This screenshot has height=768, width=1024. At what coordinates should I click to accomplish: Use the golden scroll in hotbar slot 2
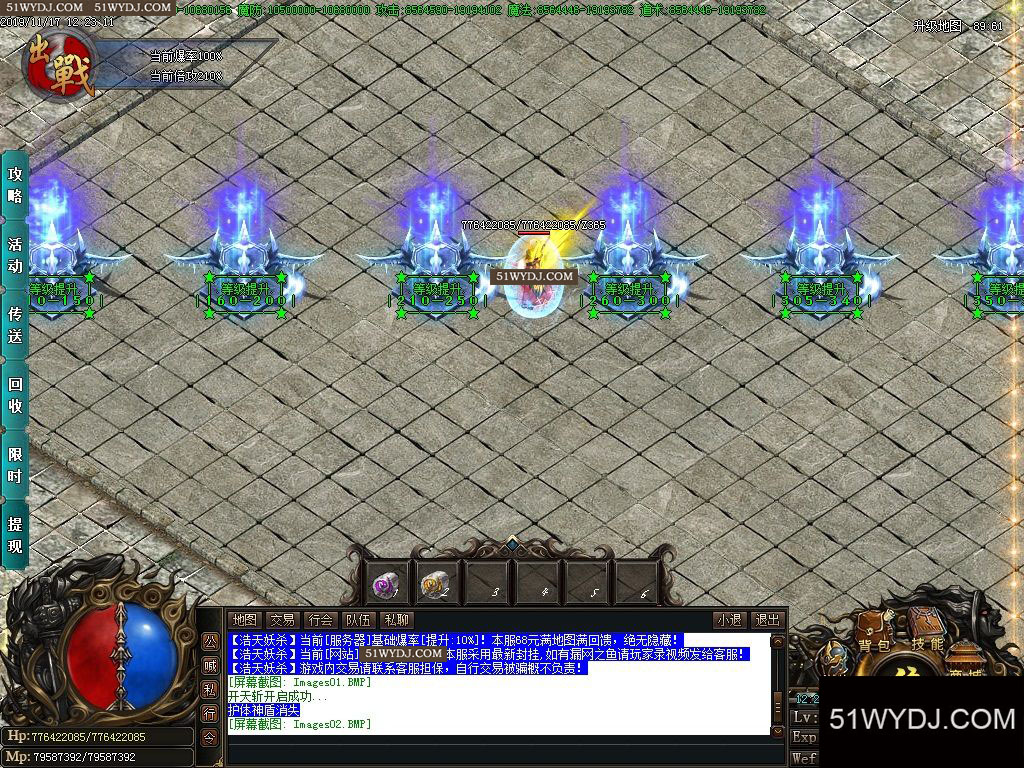pos(437,582)
